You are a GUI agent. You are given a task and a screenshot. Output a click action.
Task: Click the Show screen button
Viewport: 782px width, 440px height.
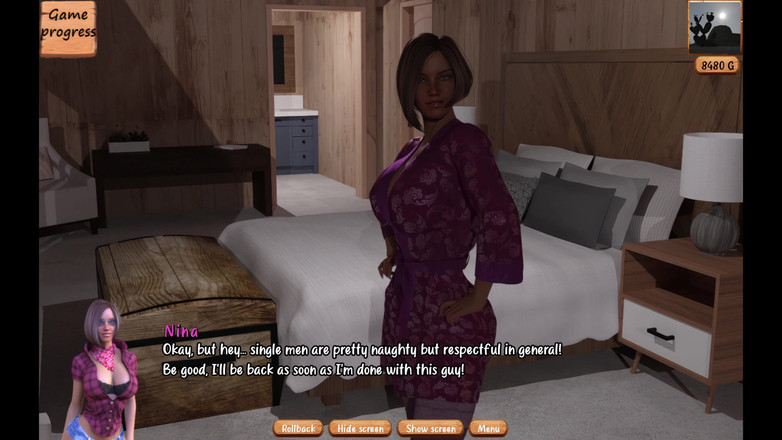(x=430, y=428)
